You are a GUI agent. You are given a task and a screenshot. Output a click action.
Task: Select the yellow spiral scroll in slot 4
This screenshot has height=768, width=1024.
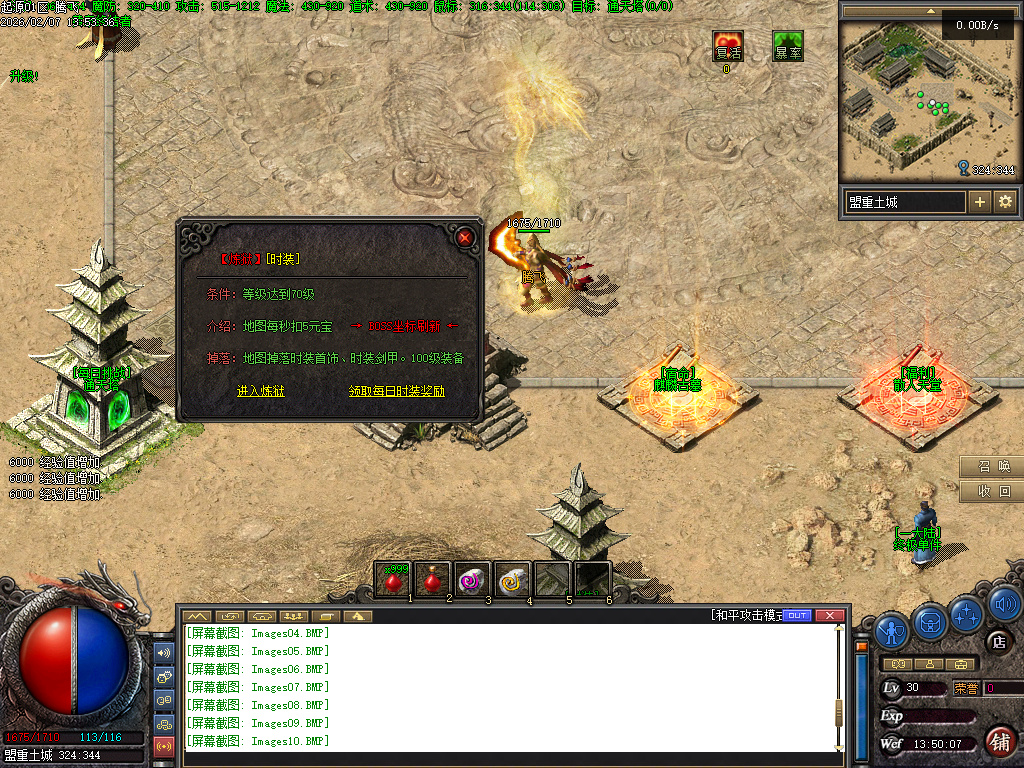(x=511, y=579)
